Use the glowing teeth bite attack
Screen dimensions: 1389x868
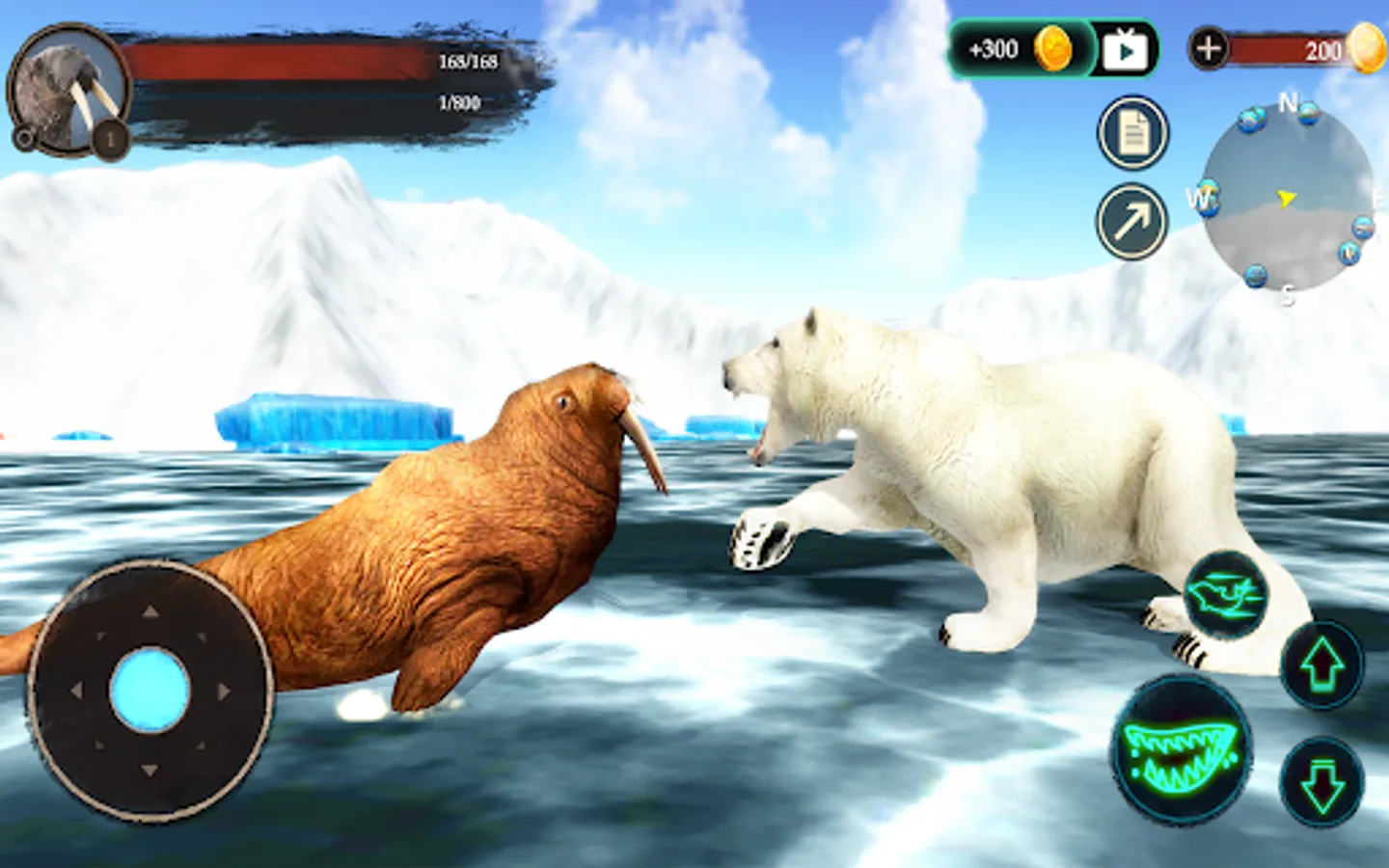tap(1181, 749)
